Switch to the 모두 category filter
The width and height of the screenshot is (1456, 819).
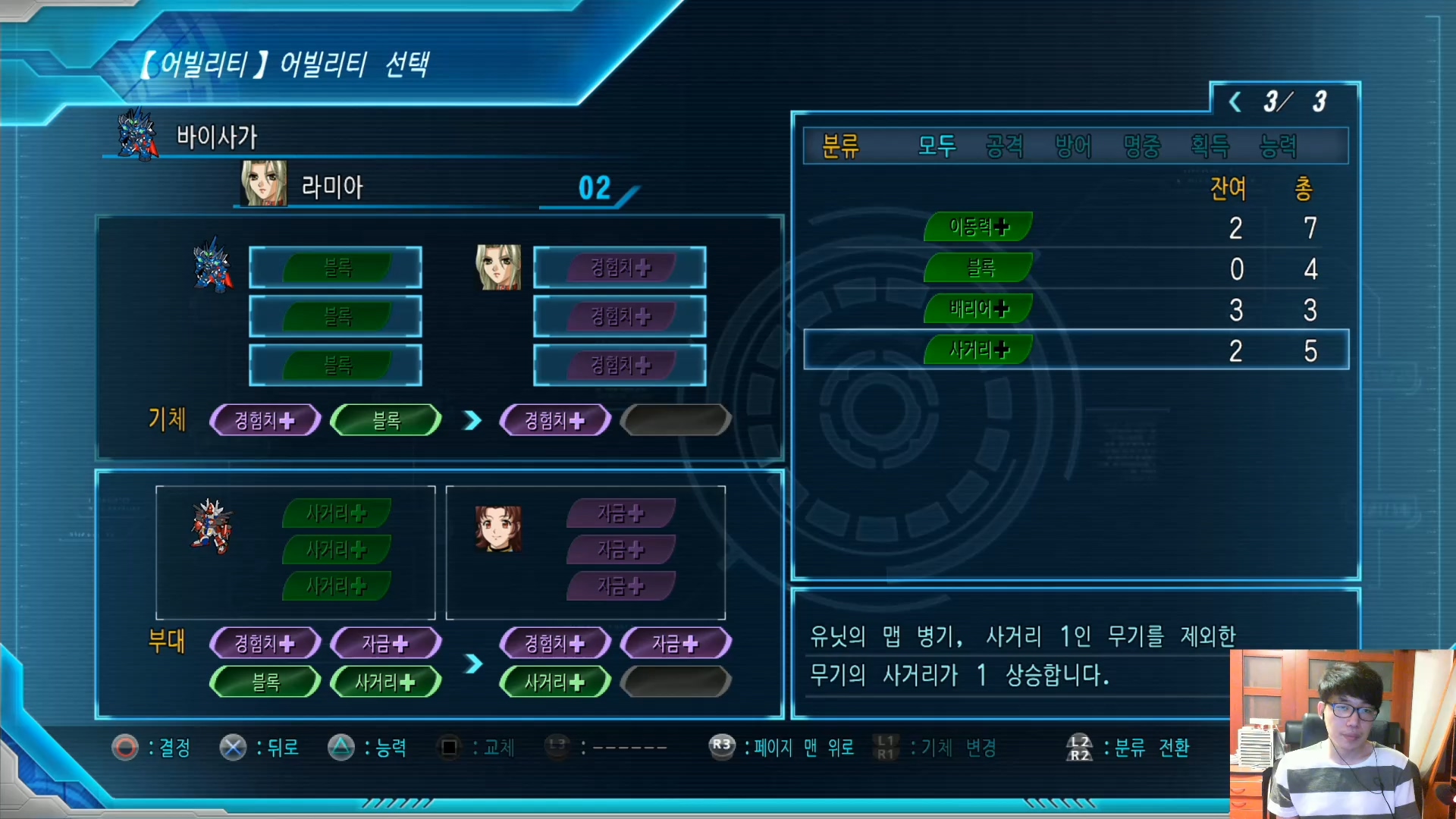click(937, 146)
